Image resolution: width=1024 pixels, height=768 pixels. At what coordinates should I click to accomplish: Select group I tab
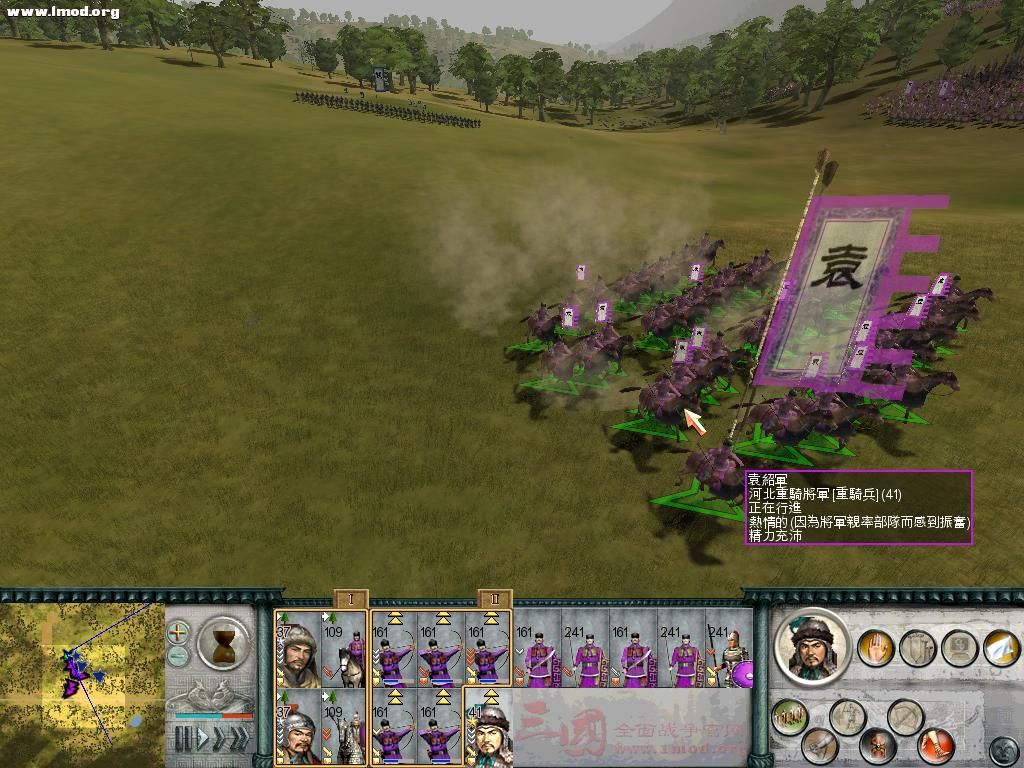click(x=350, y=599)
